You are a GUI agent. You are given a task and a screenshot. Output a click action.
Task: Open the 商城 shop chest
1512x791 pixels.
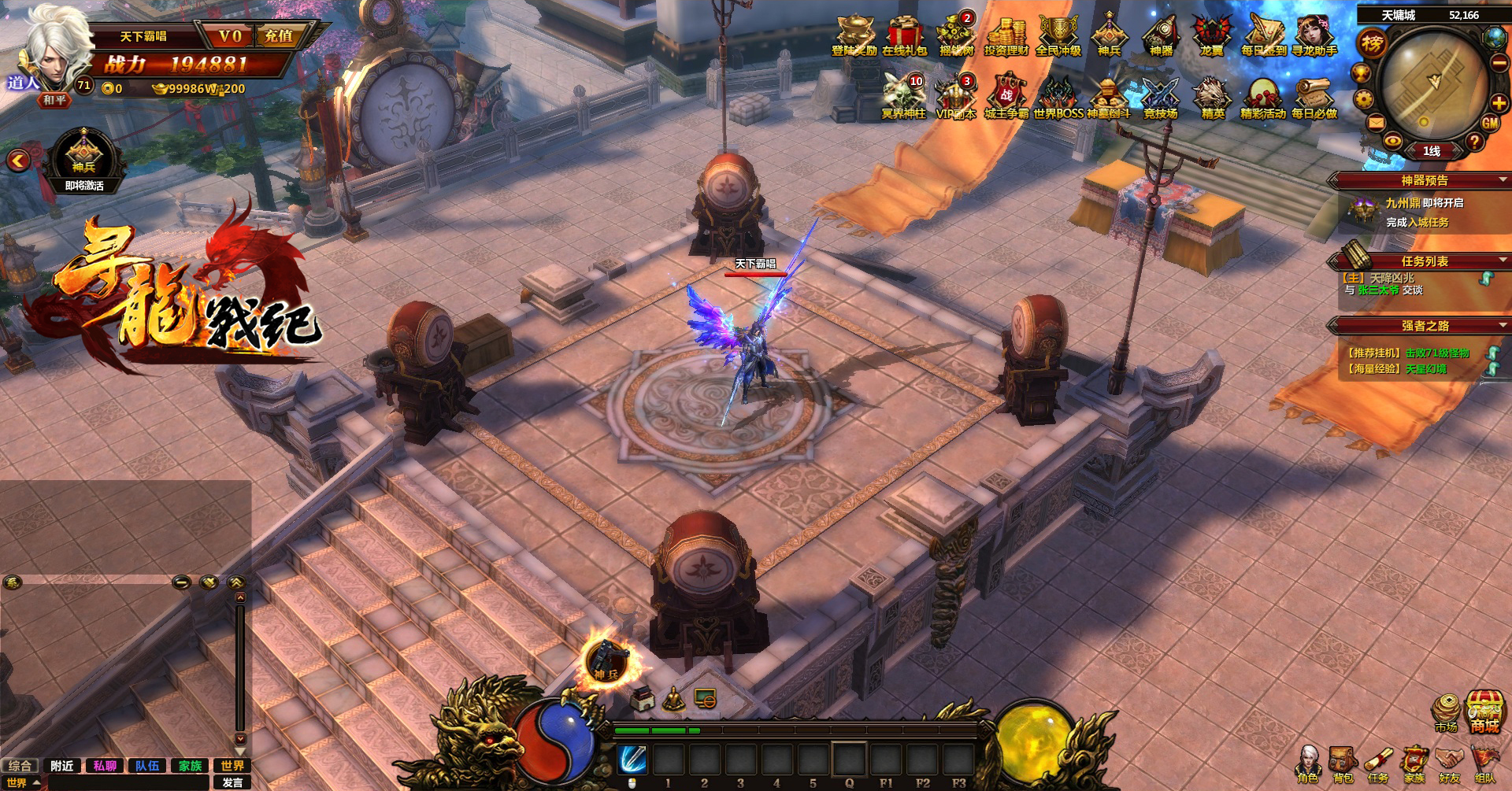pos(1484,712)
